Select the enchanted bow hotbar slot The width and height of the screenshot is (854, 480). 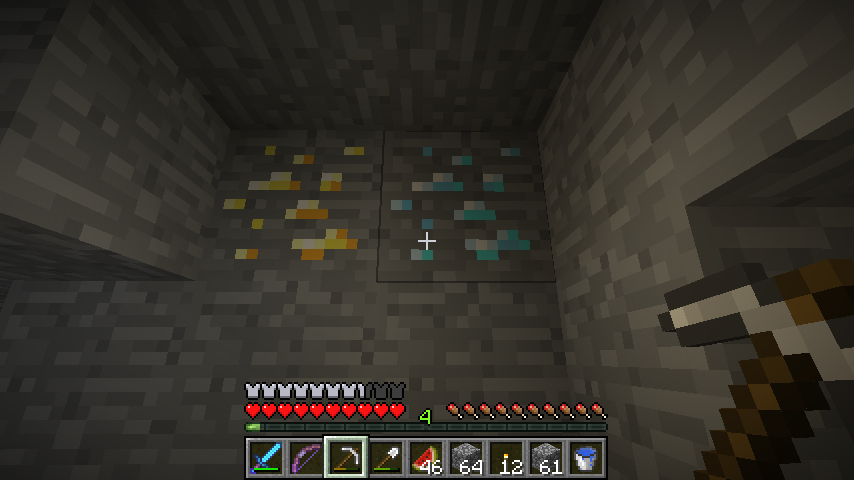305,457
